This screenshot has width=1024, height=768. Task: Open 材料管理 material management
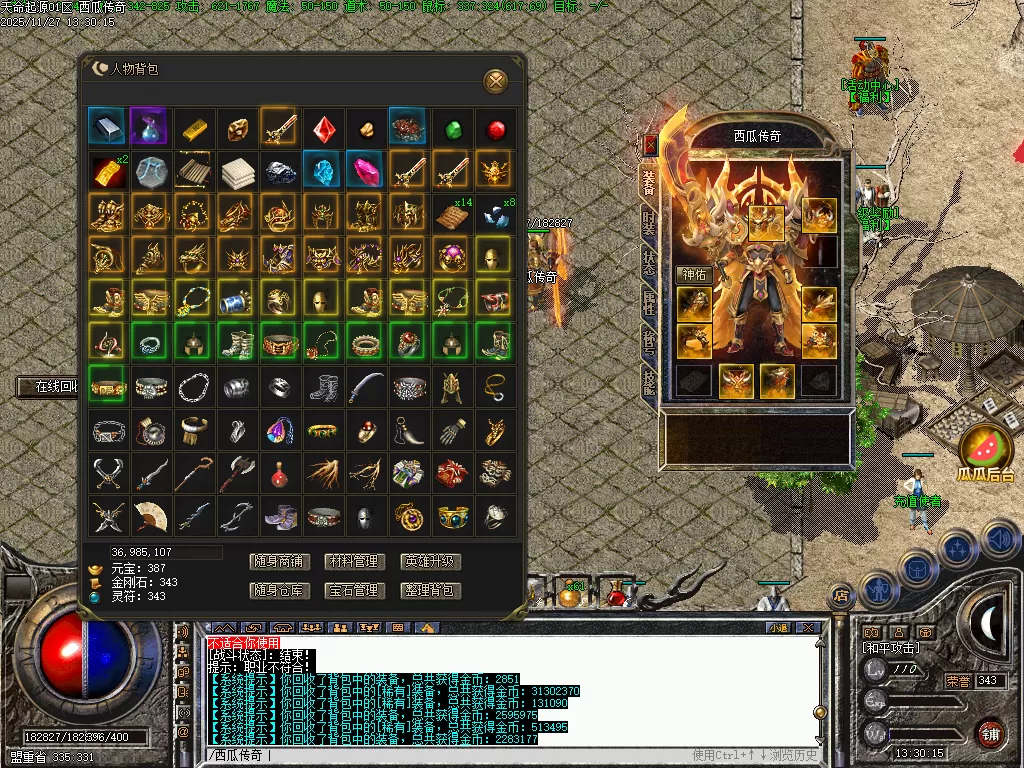(354, 562)
